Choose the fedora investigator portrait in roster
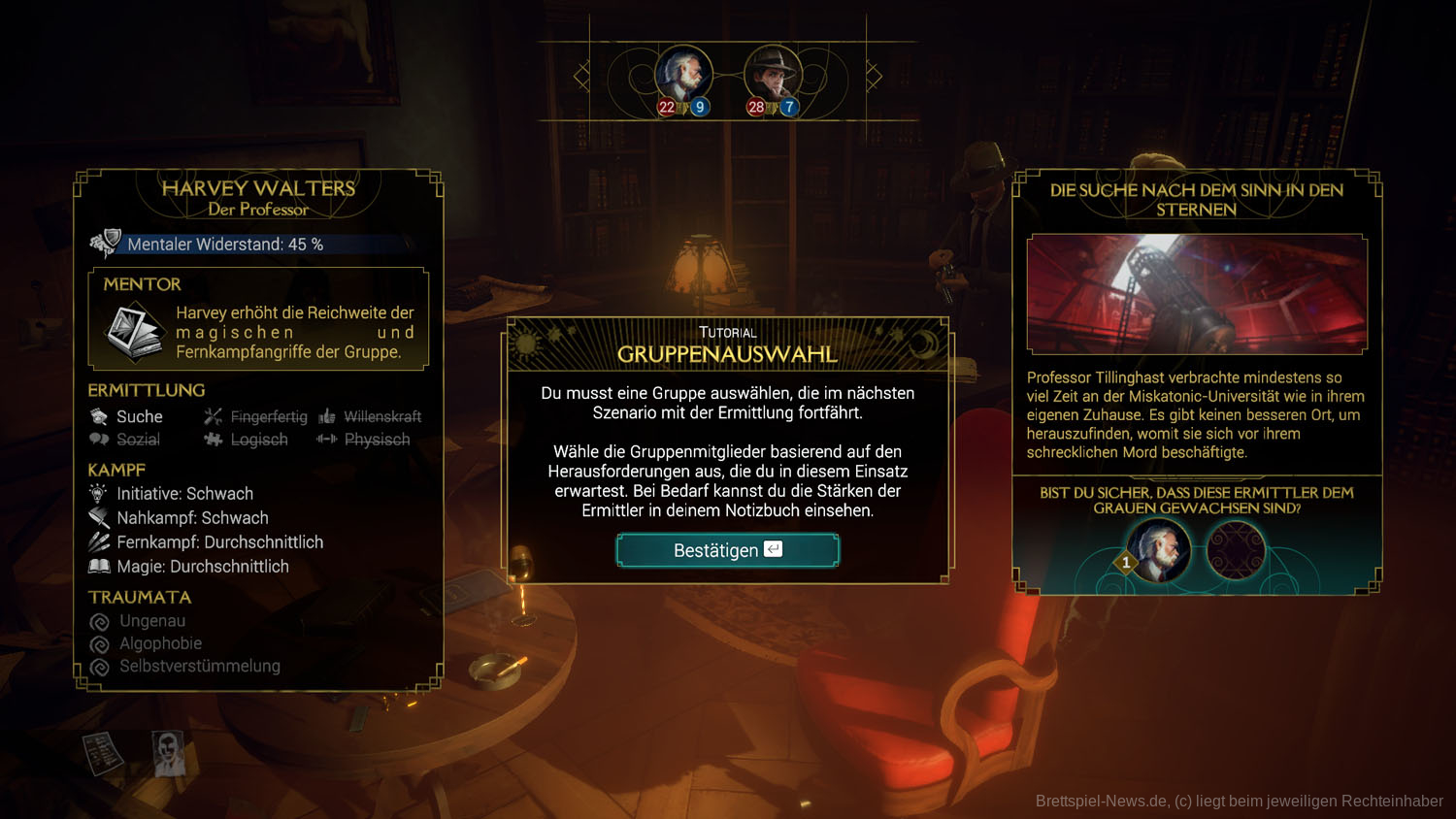 click(773, 75)
